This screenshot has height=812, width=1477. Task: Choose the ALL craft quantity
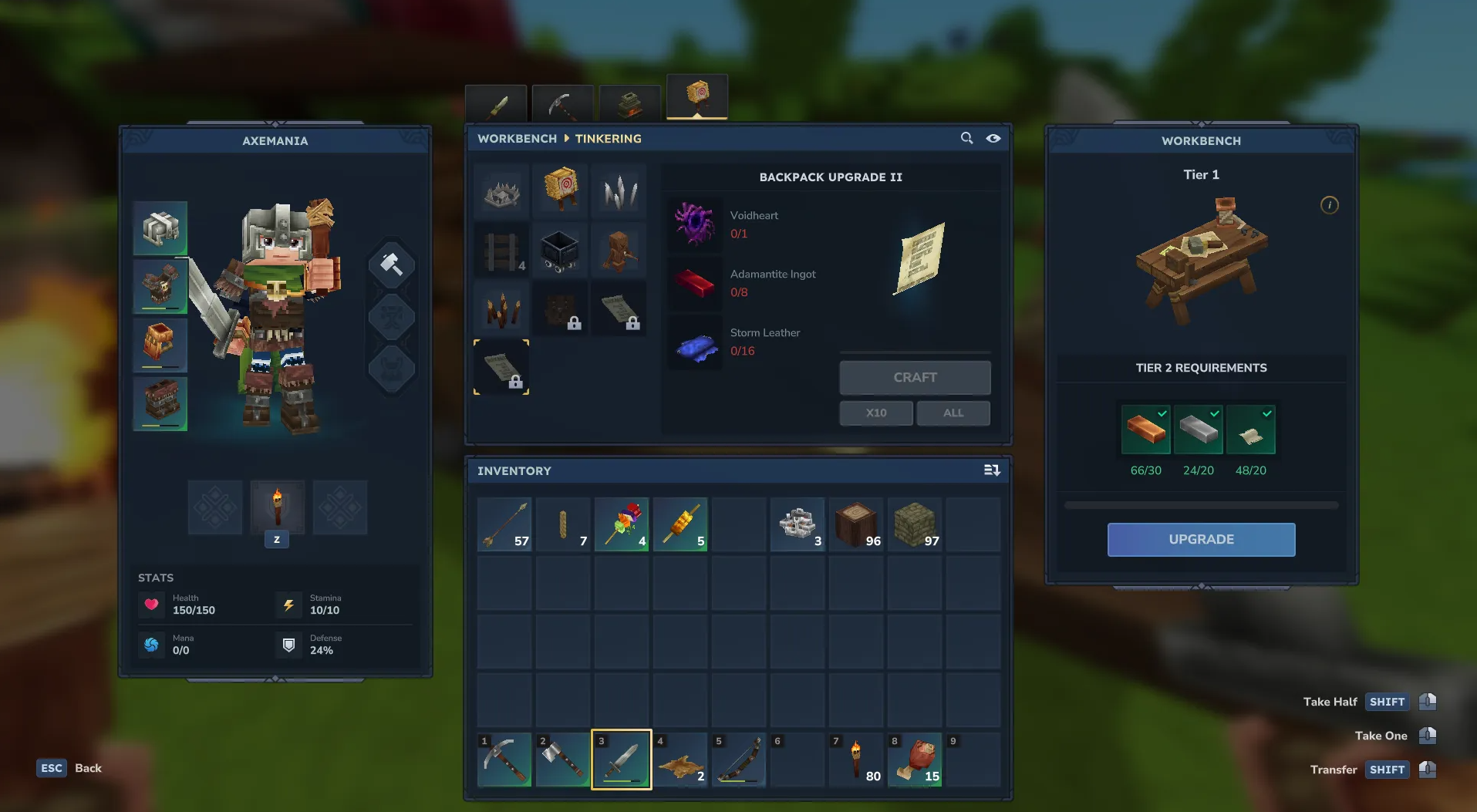(x=953, y=413)
